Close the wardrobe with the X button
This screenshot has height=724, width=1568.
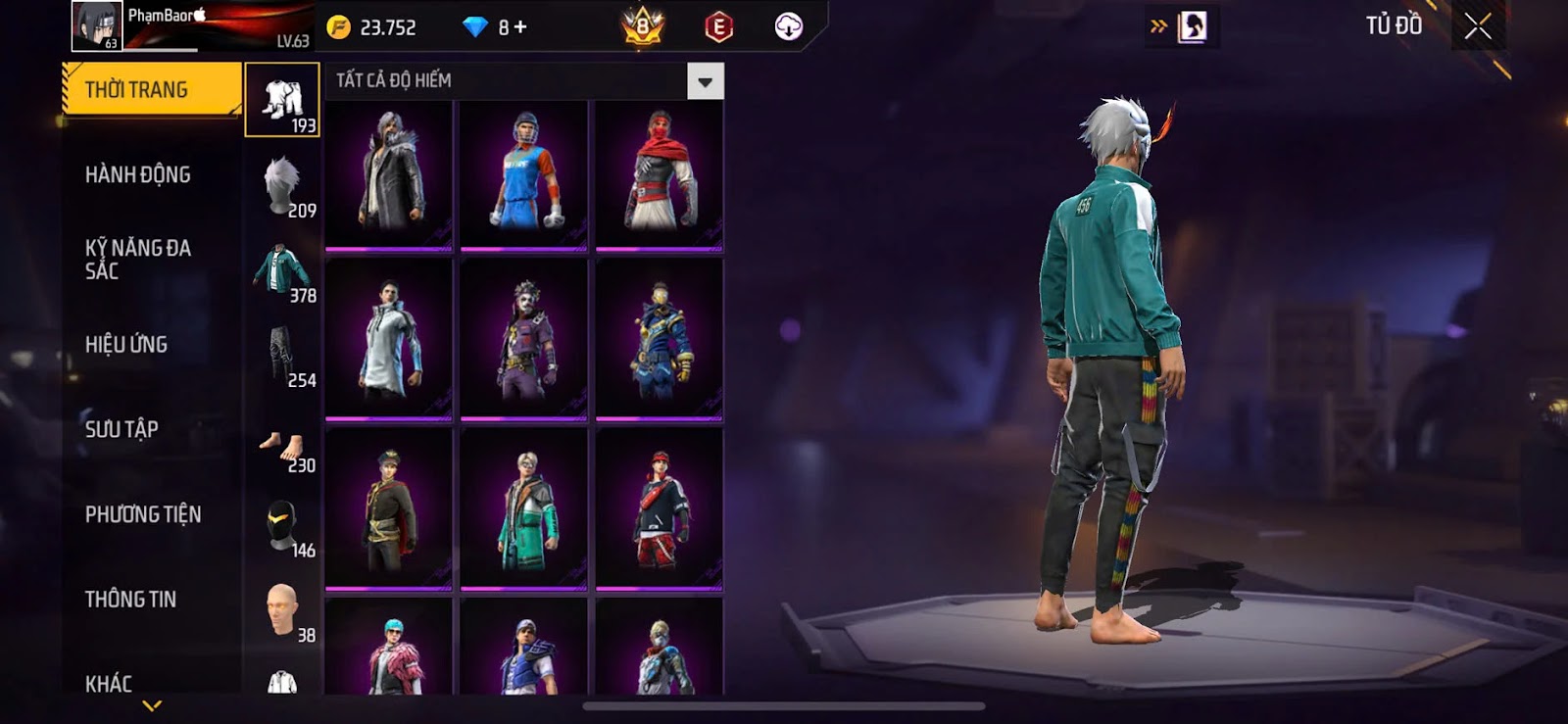coord(1478,26)
